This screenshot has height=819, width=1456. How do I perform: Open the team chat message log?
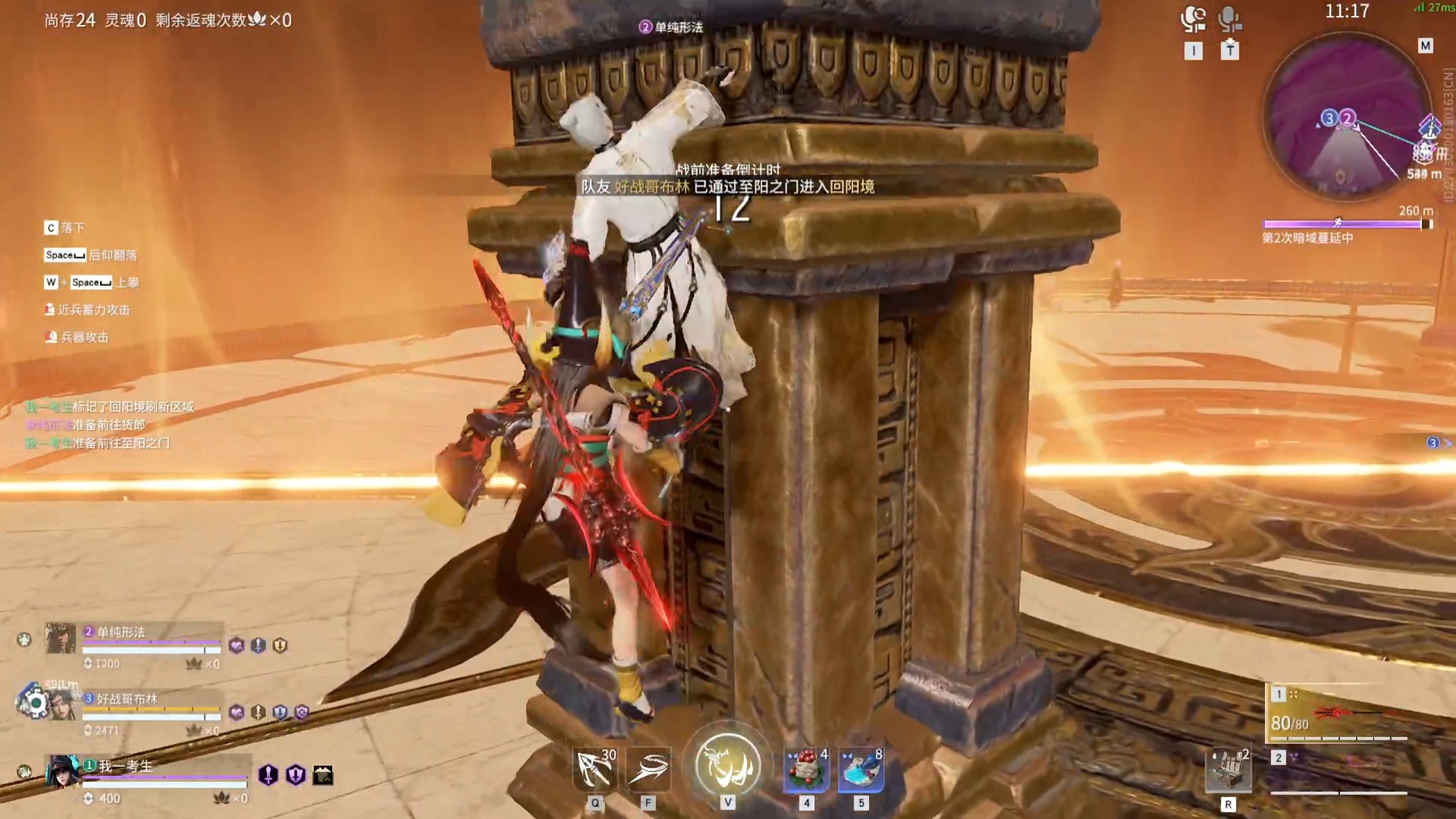[110, 425]
